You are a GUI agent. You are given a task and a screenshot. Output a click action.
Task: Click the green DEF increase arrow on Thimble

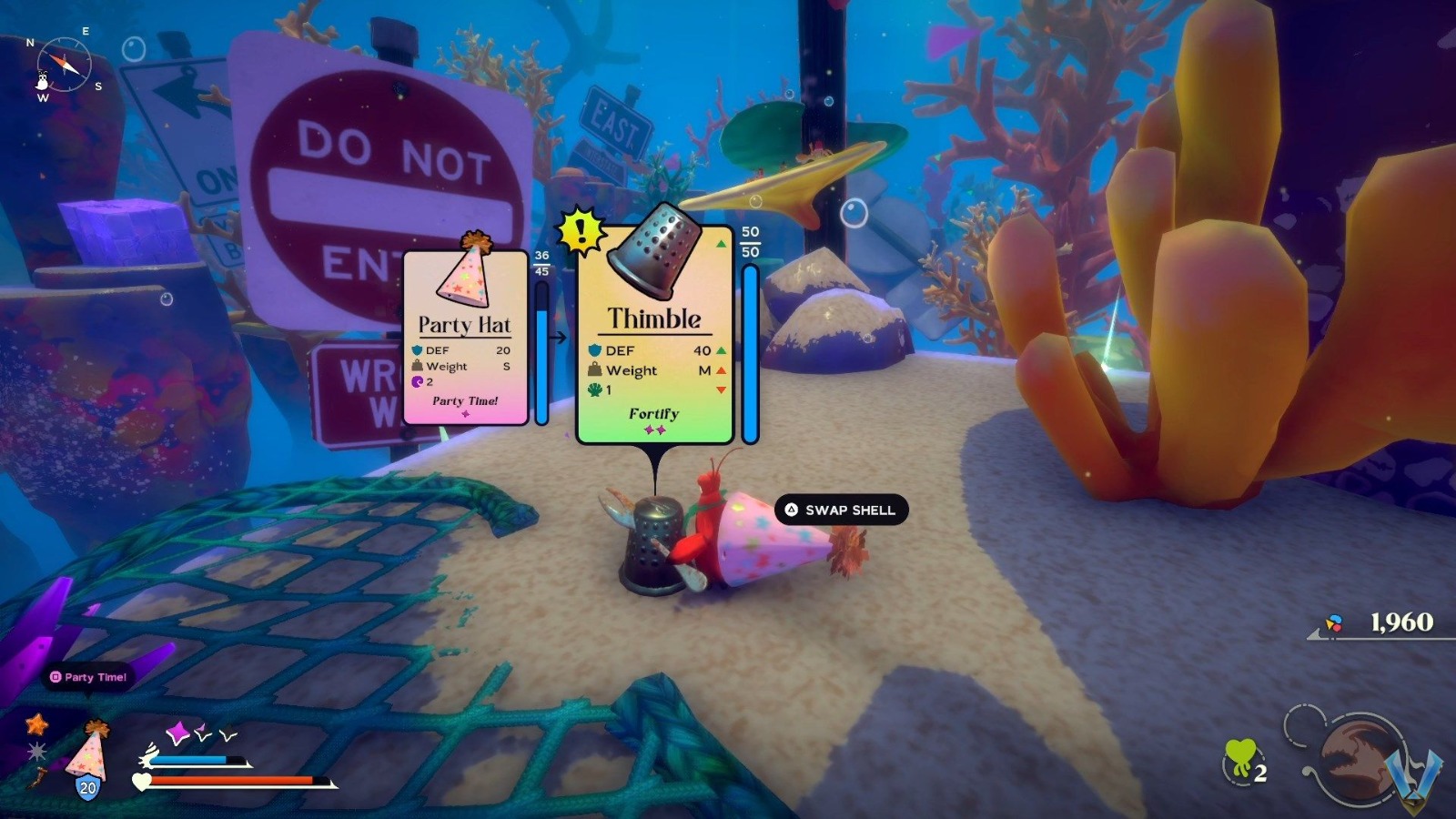(x=723, y=350)
